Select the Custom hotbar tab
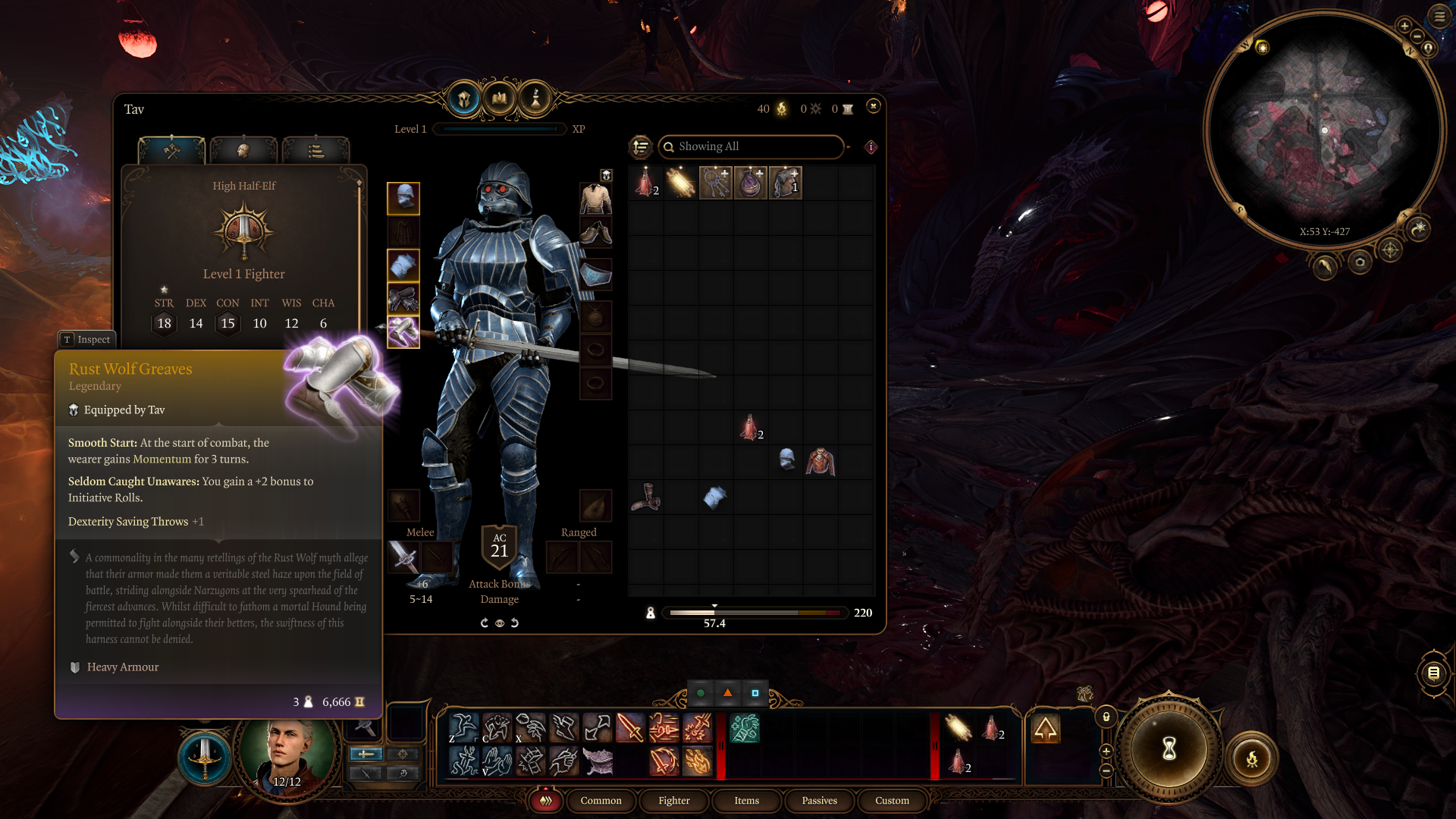Screen dimensions: 1456x819 pyautogui.click(x=892, y=800)
